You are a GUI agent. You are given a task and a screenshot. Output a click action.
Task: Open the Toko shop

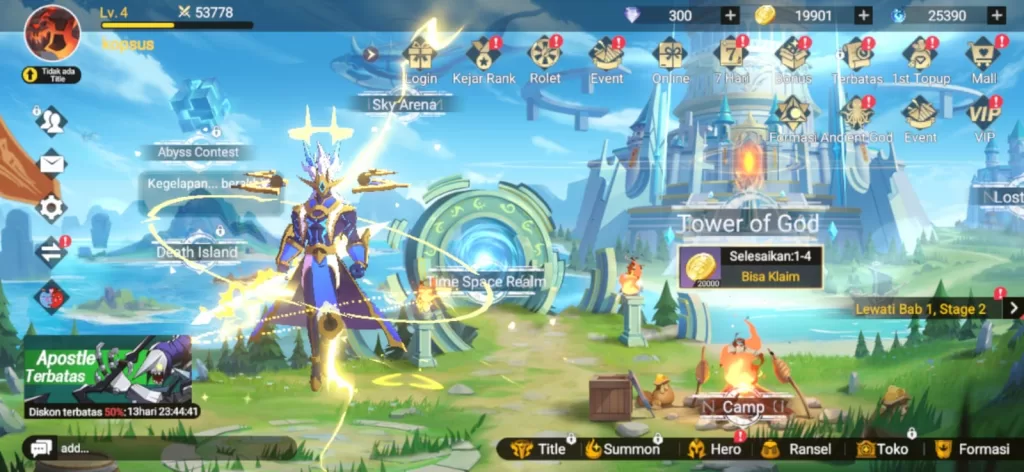tap(882, 449)
